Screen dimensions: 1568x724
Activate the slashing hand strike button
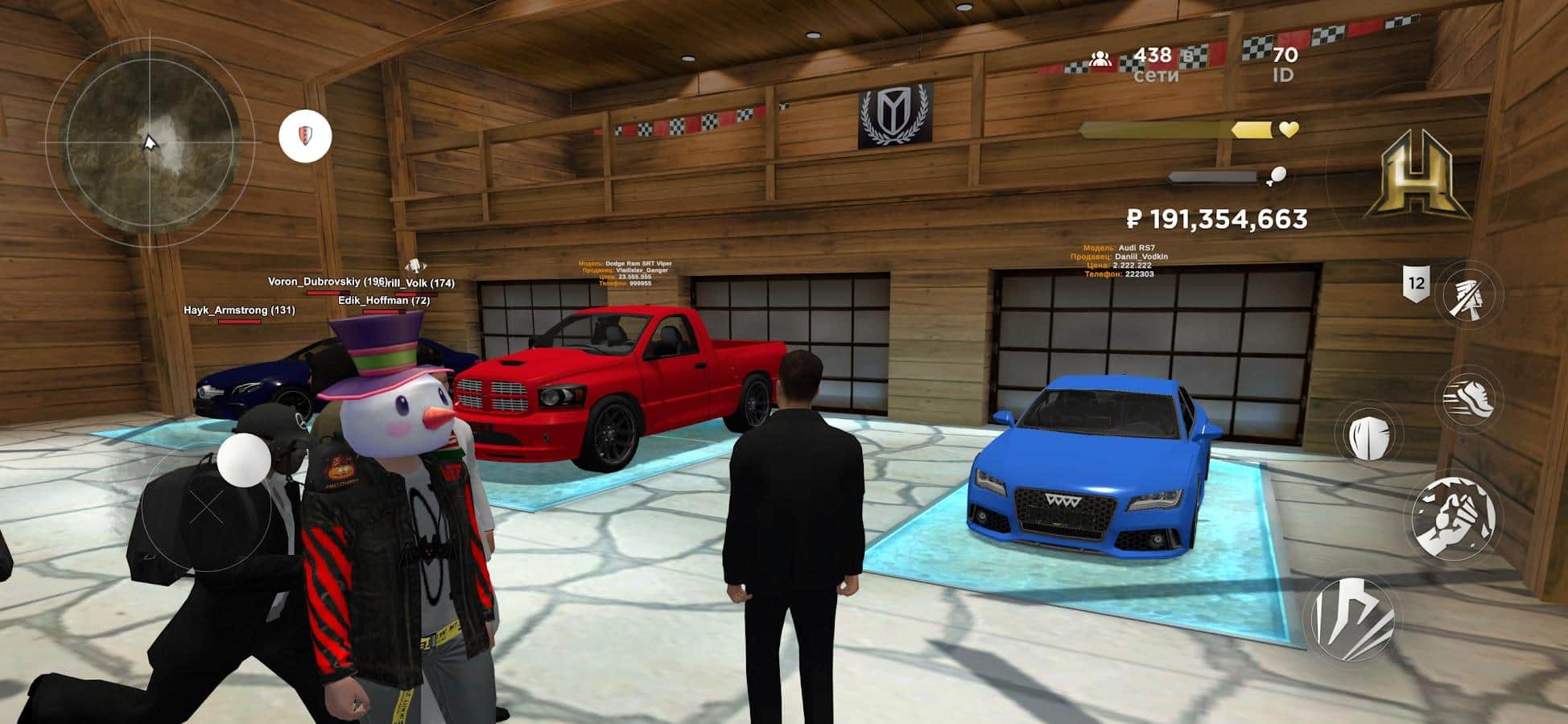(1470, 293)
